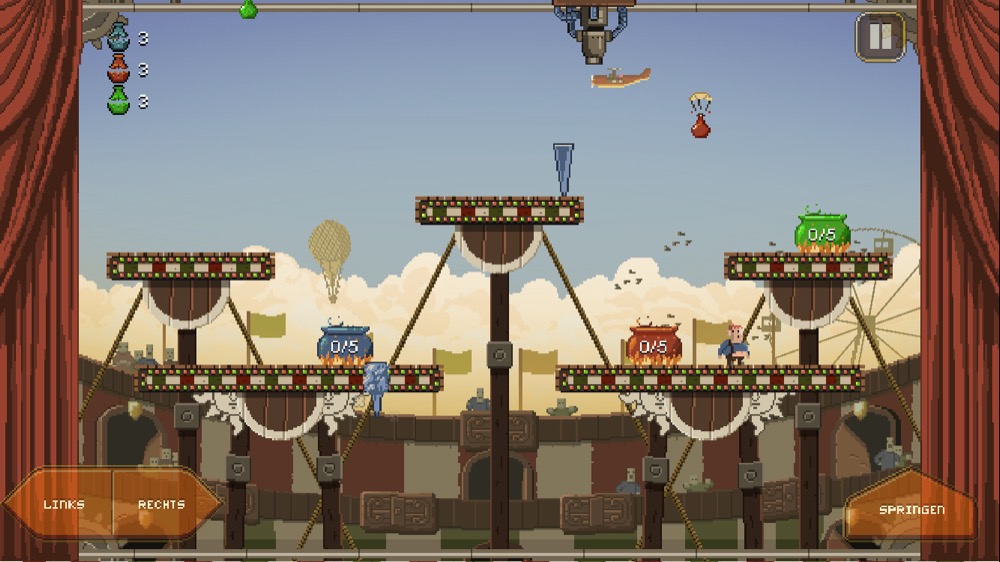The height and width of the screenshot is (562, 1000).
Task: Hit the SPRINGEN jump button
Action: click(910, 510)
